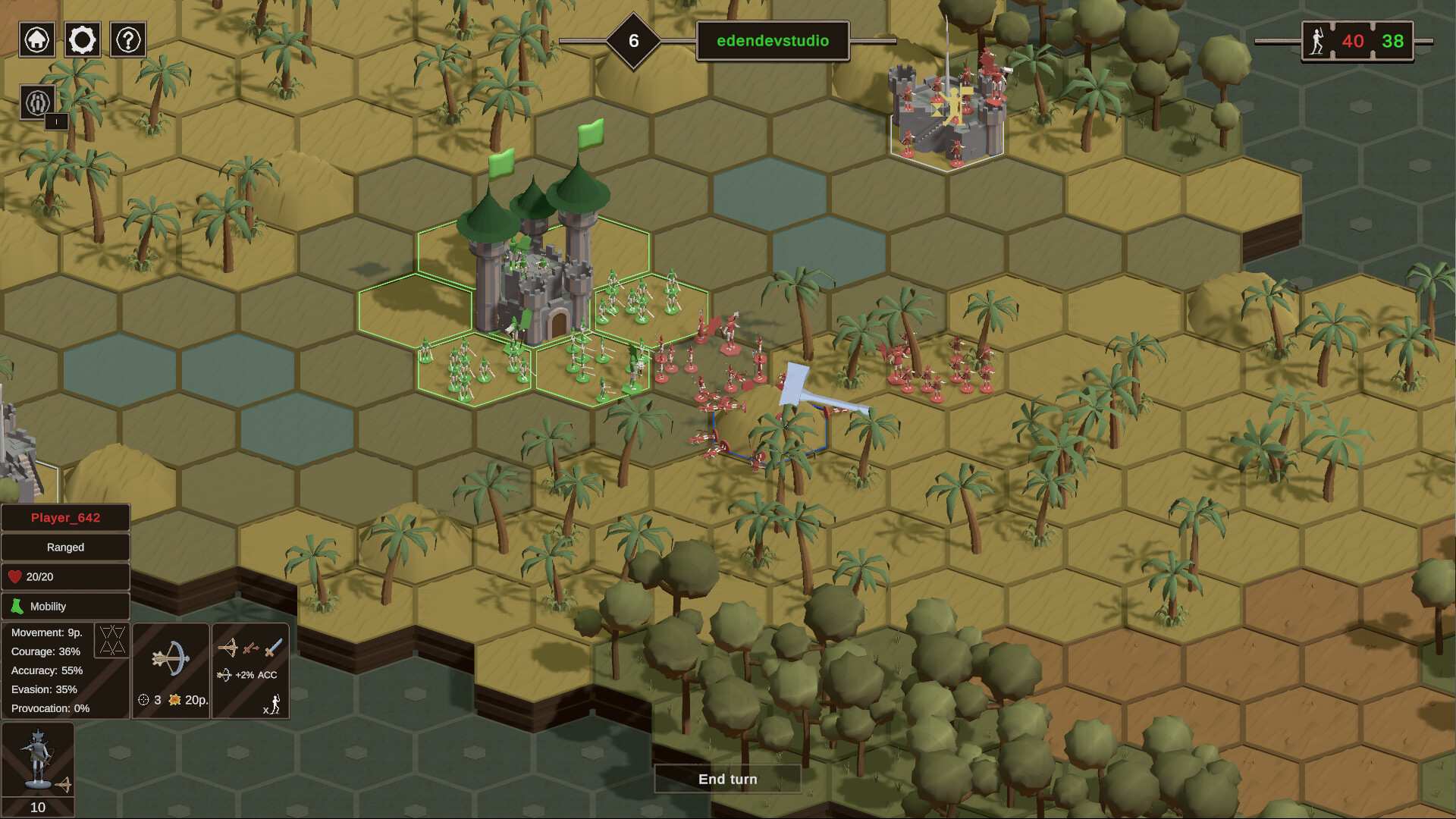Toggle the Ranged unit type label
Viewport: 1456px width, 819px height.
coord(65,547)
